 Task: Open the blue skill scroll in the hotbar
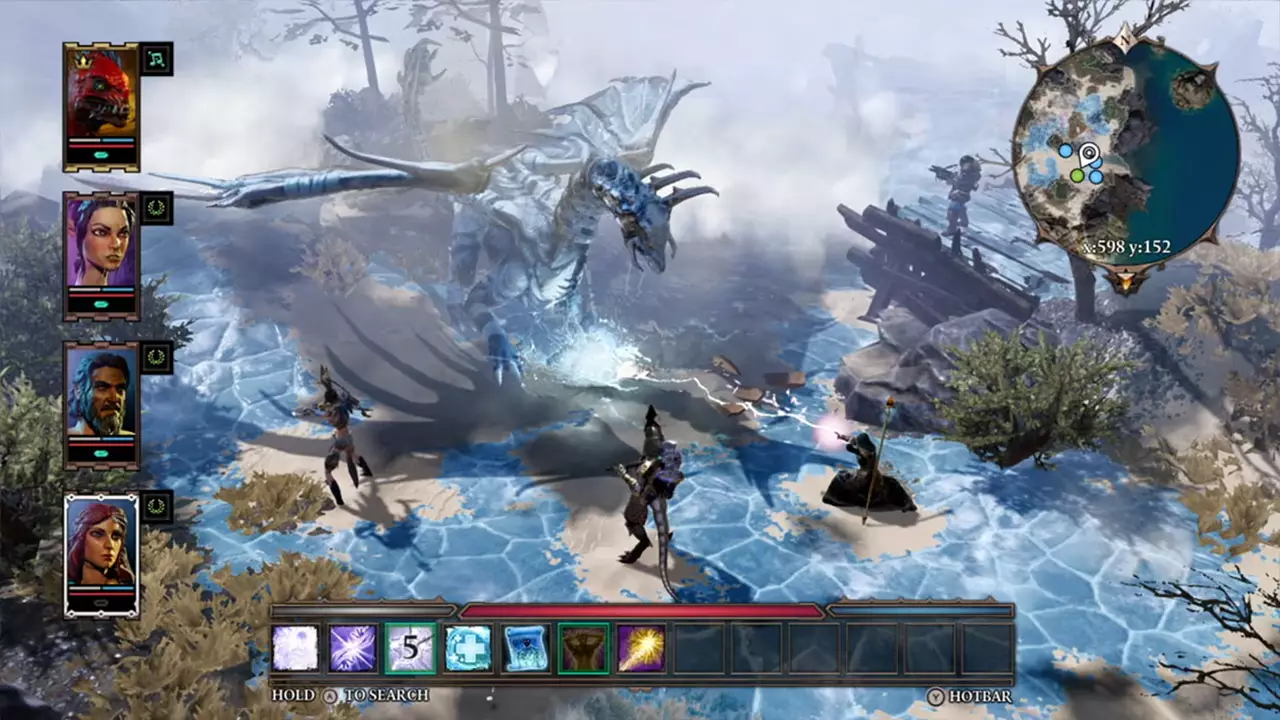(x=526, y=648)
